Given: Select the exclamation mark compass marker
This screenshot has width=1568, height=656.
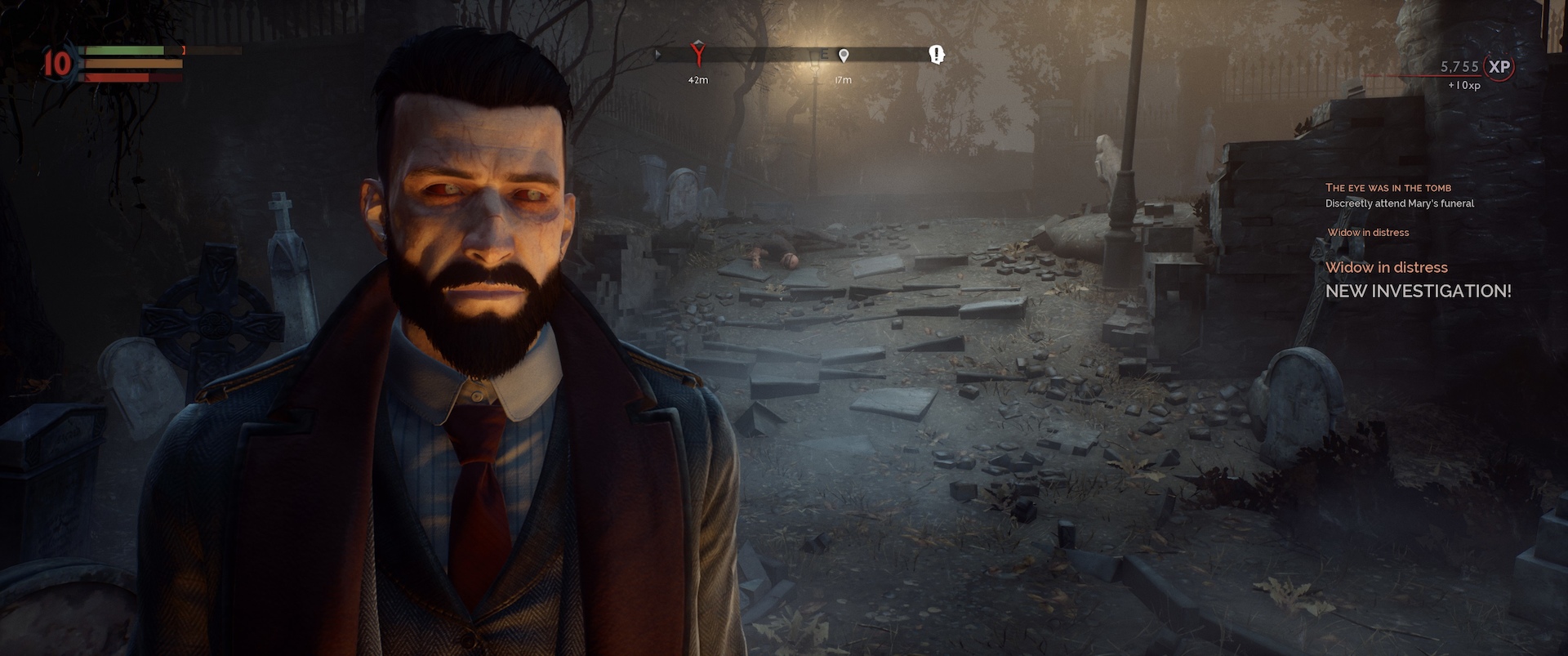Looking at the screenshot, I should click(x=937, y=55).
